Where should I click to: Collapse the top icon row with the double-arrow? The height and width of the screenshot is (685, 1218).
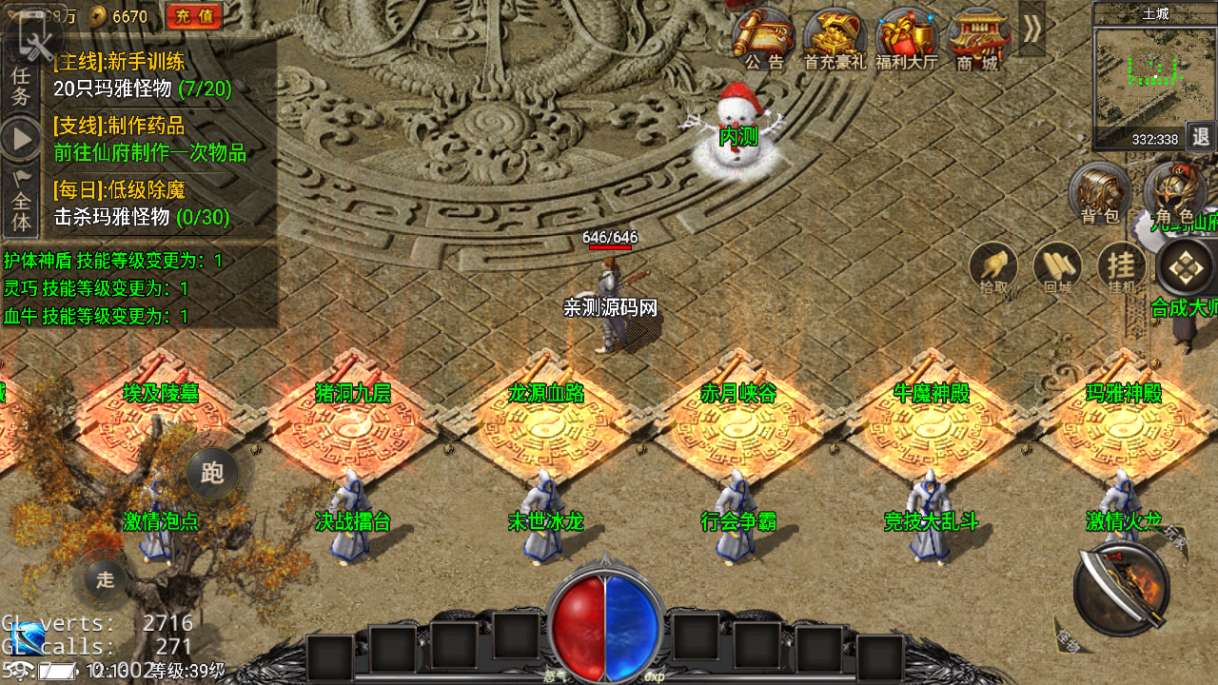tap(1032, 28)
